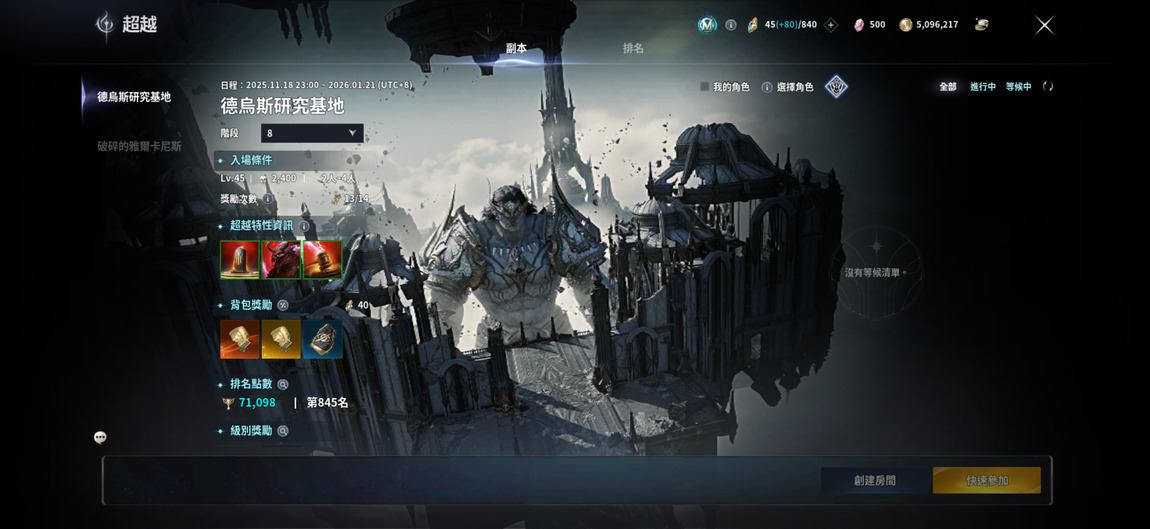Open the 排名點數 magnifier details
The image size is (1150, 529).
283,384
